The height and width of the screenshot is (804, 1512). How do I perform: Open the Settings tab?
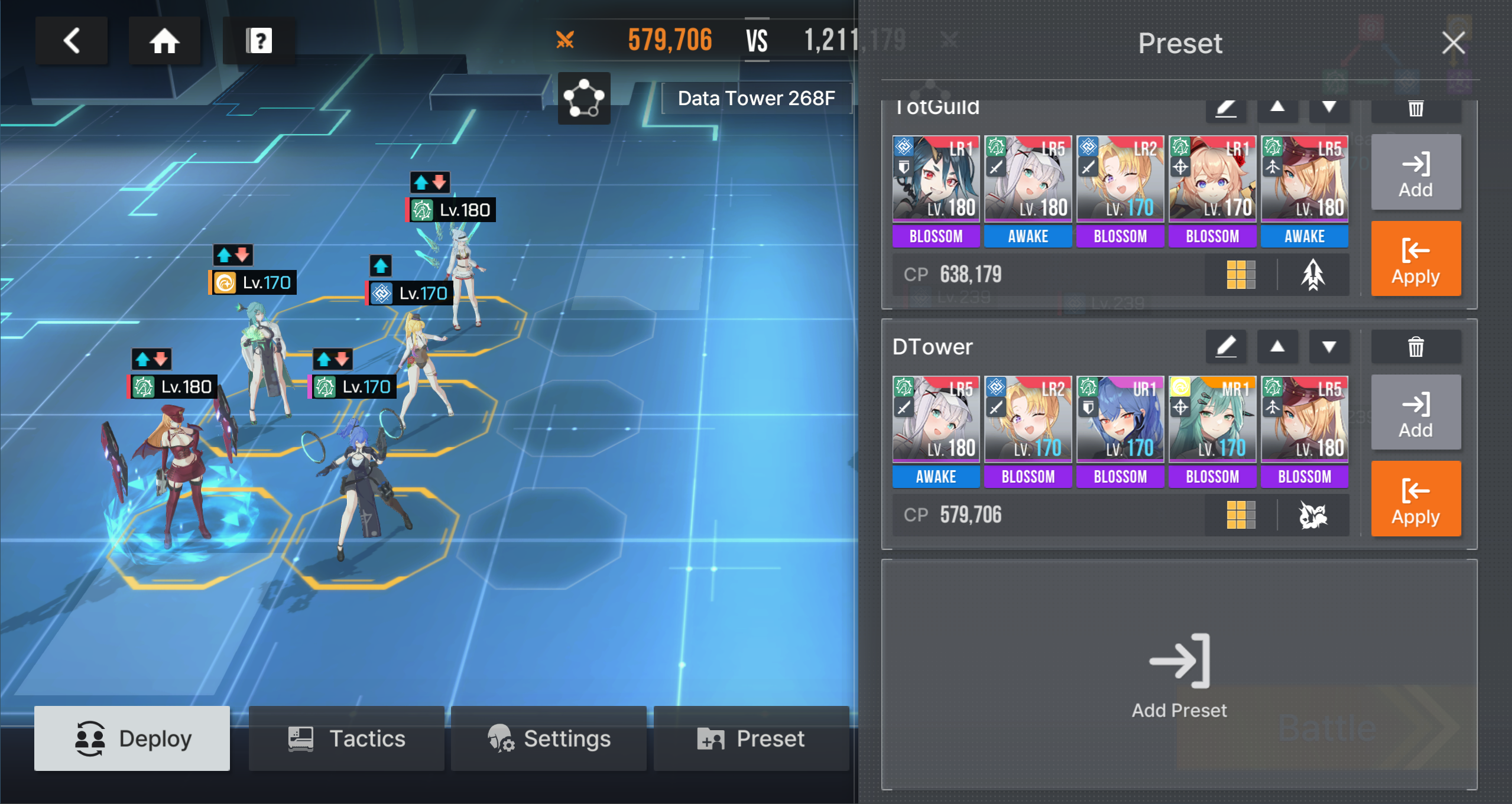(x=549, y=738)
